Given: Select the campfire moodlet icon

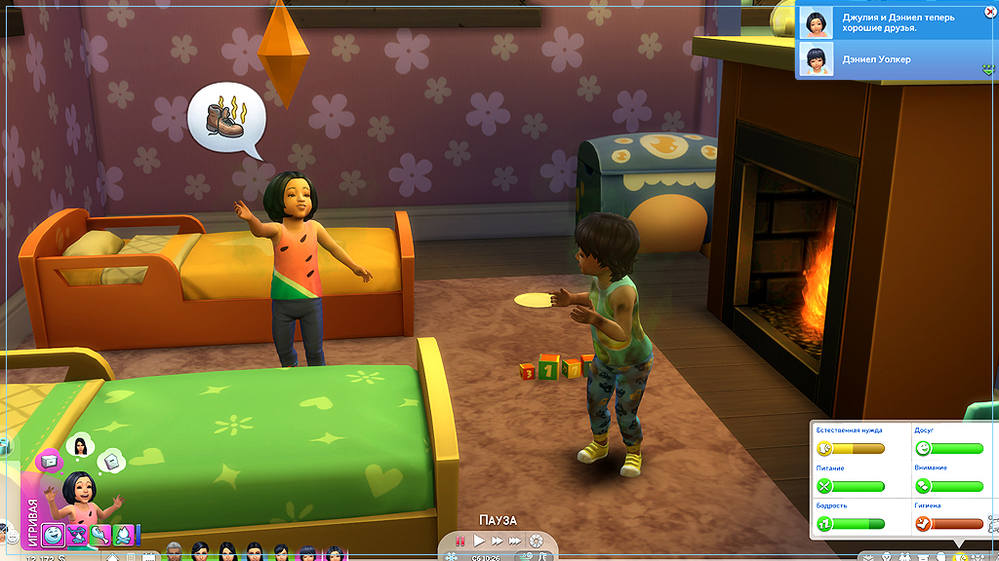Looking at the screenshot, I should click(x=123, y=535).
